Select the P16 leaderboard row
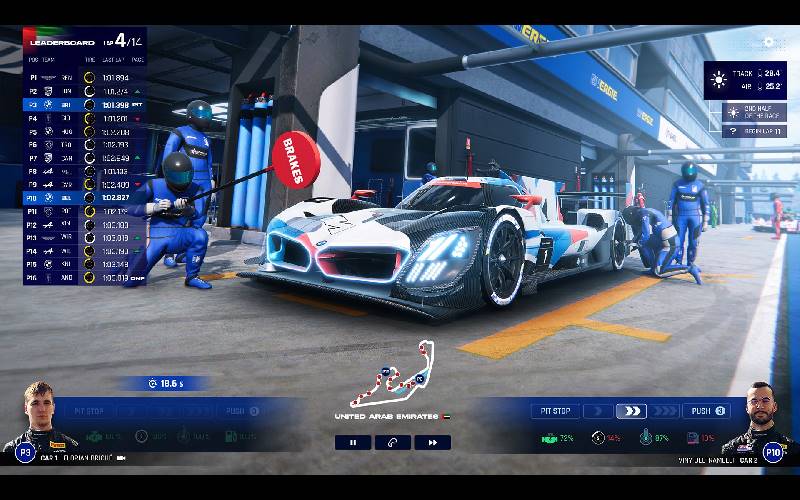This screenshot has height=500, width=800. click(84, 278)
